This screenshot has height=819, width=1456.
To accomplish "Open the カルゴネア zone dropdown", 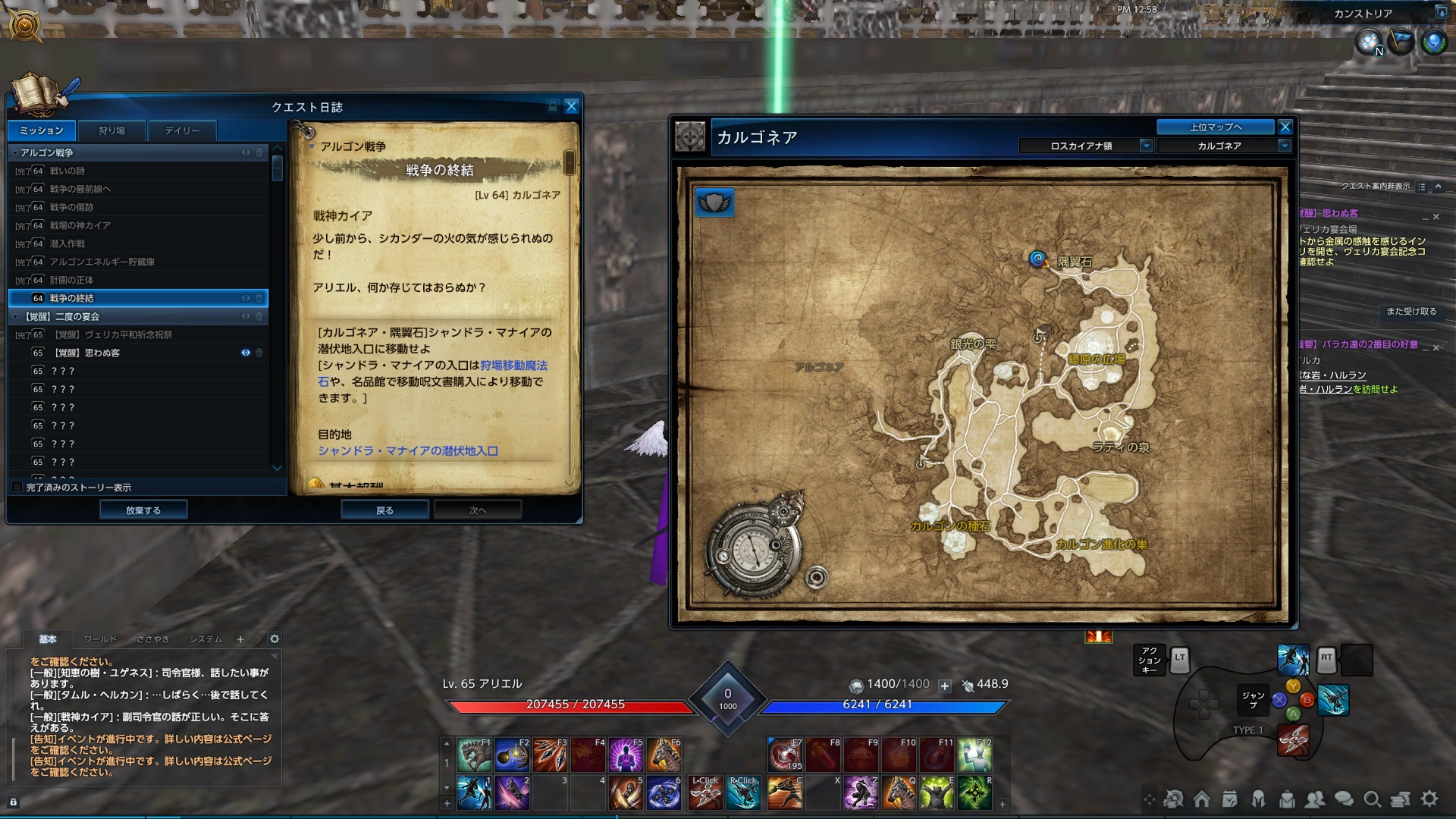I will click(x=1285, y=146).
